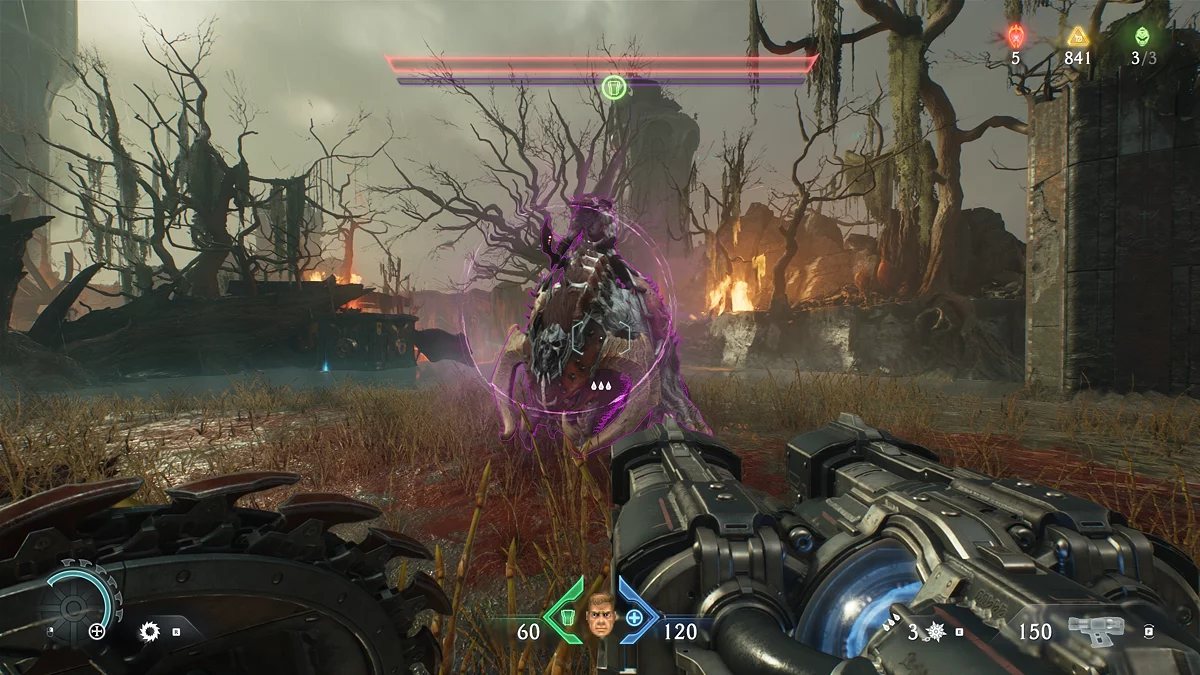Click the blue health cross icon
Screen dimensions: 1200x675
(x=634, y=617)
